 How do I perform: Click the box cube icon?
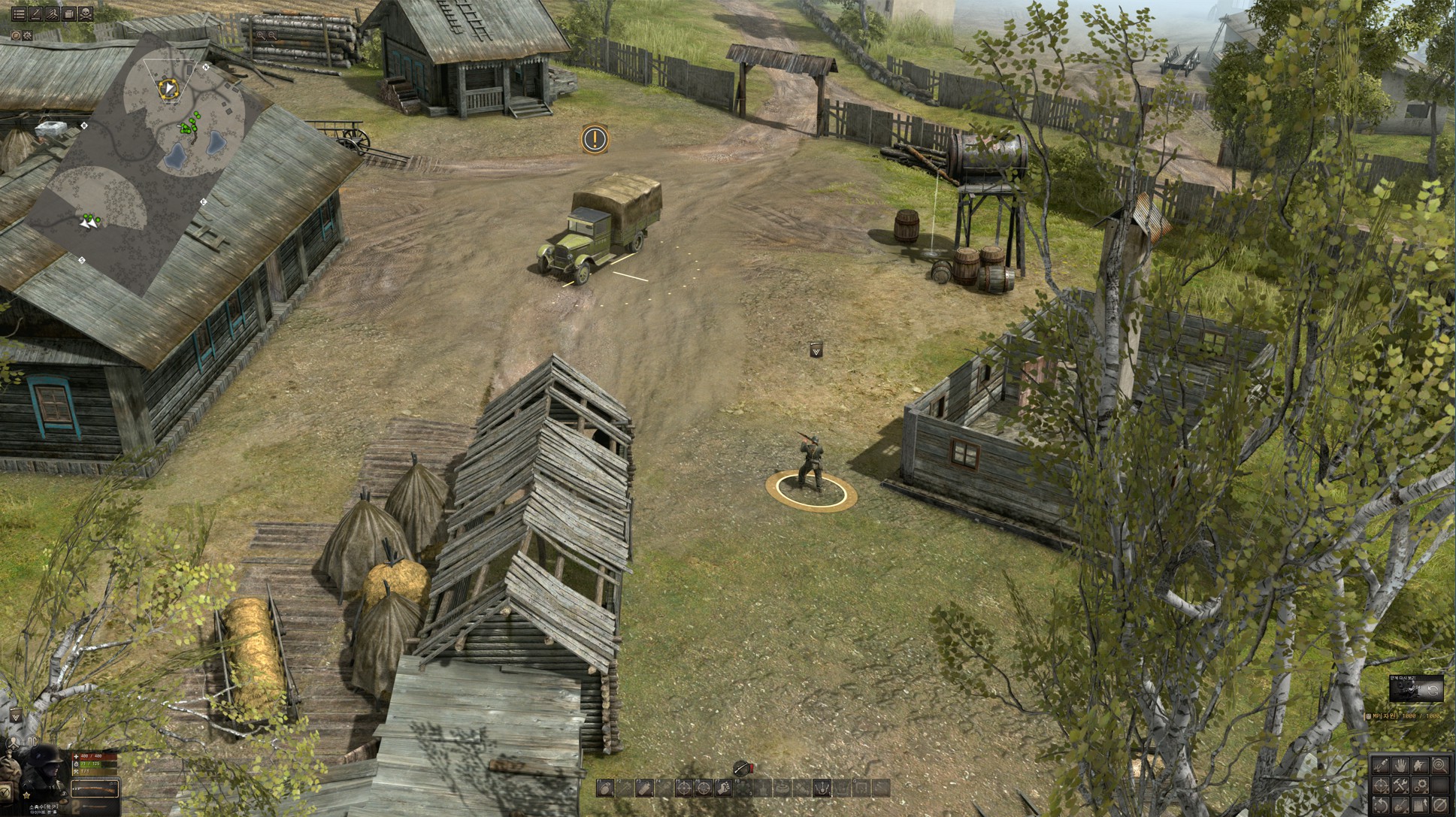(69, 14)
